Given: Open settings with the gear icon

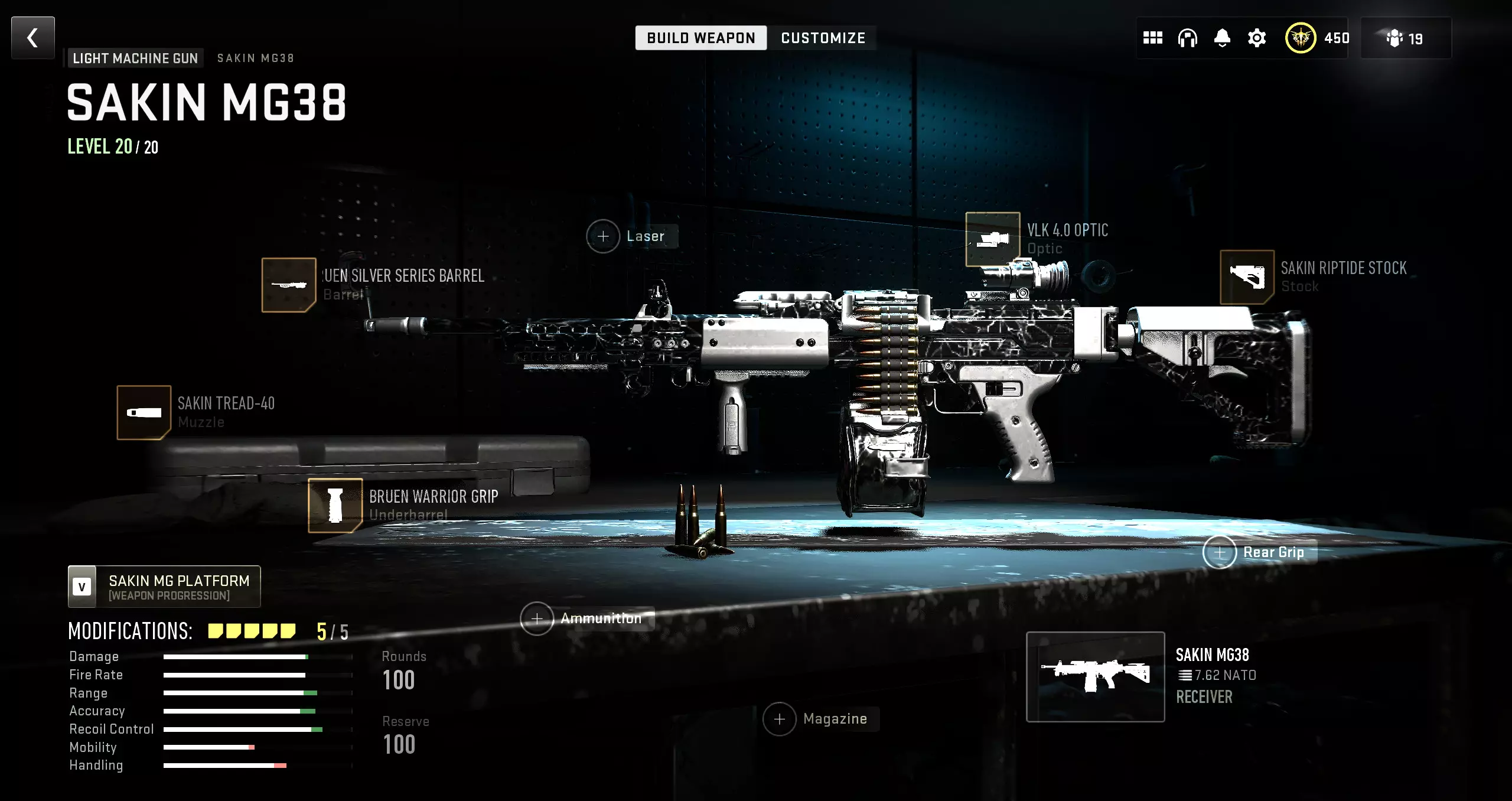Looking at the screenshot, I should (x=1257, y=38).
